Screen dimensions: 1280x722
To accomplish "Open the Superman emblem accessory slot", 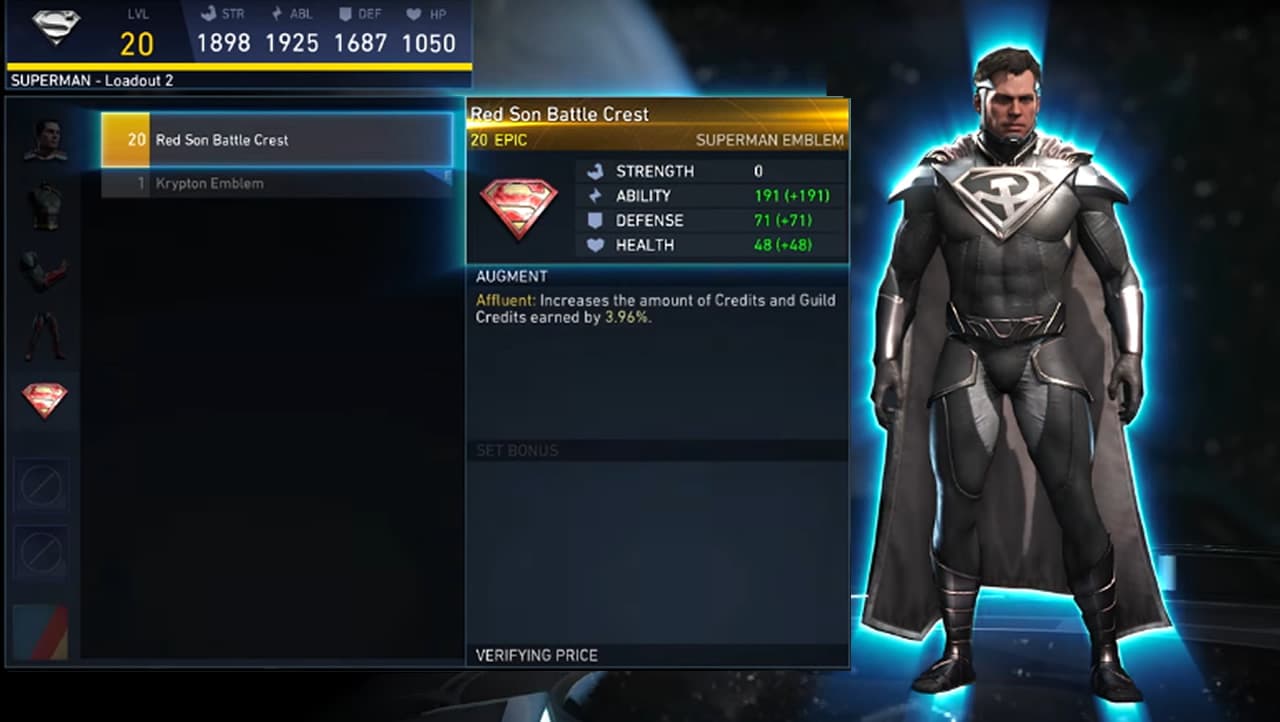I will point(44,400).
